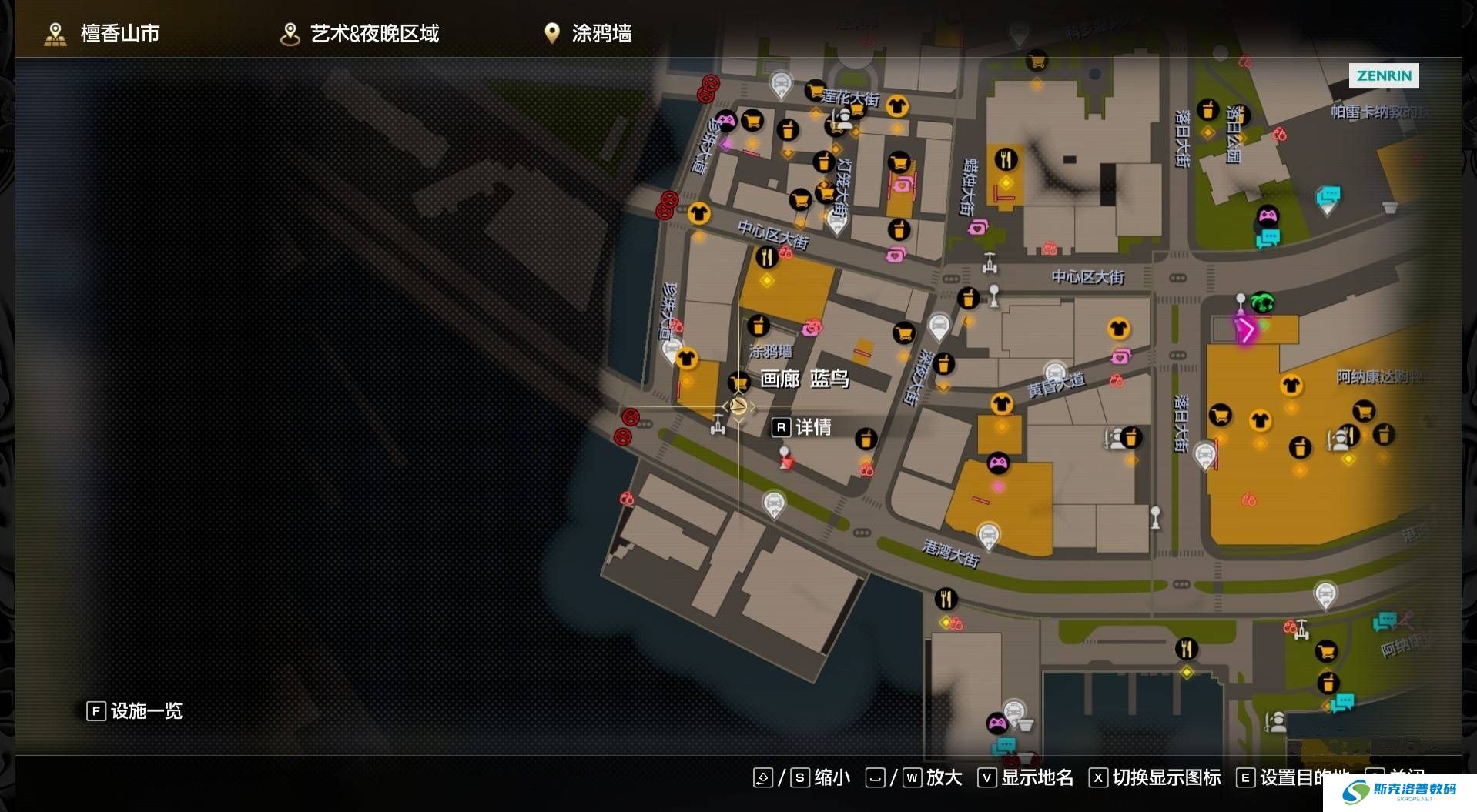Screen dimensions: 1477x812
Task: Pick the restaurant marker above the marina docks
Action: click(1186, 649)
